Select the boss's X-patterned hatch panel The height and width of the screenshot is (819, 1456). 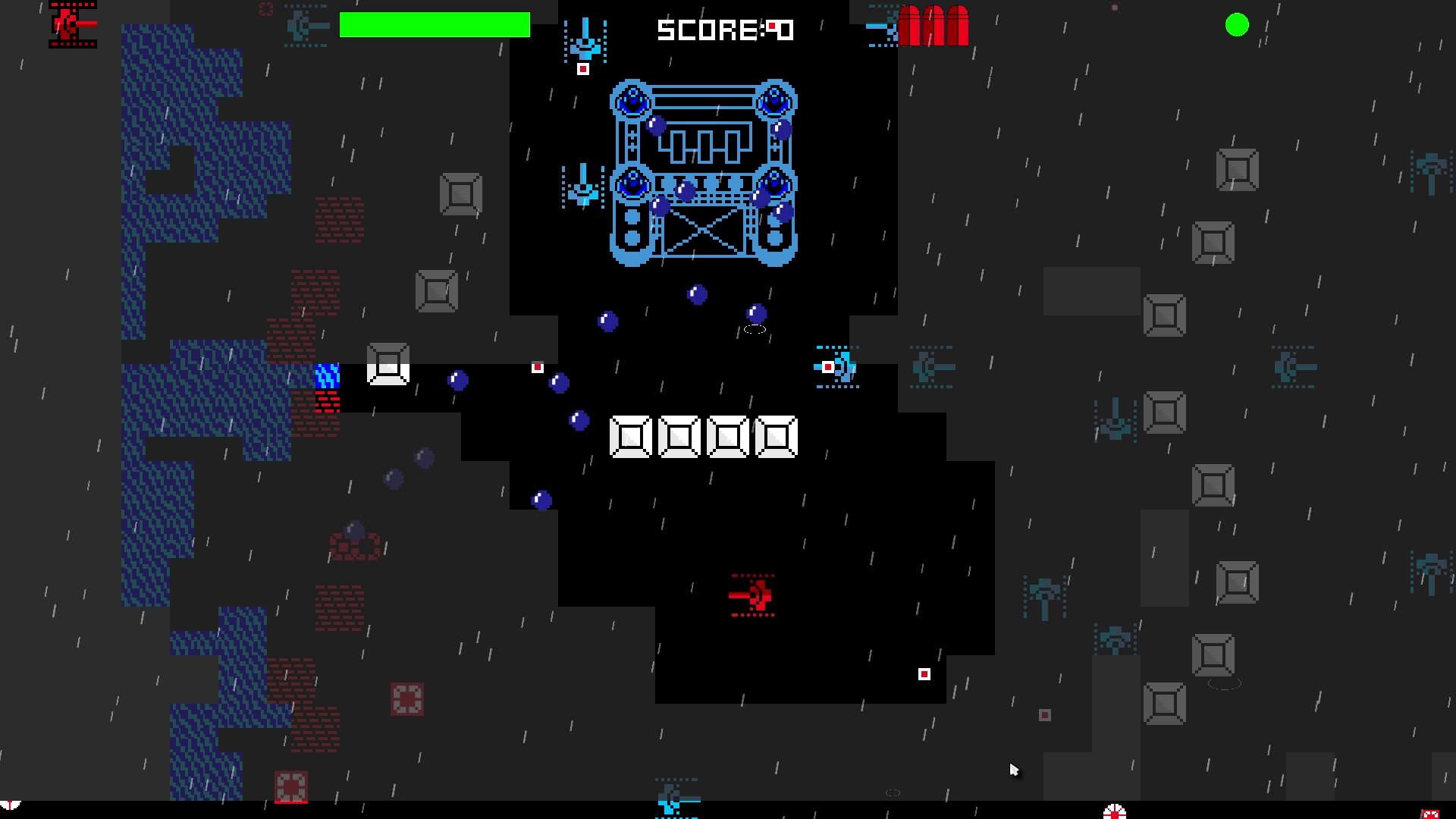(x=704, y=231)
